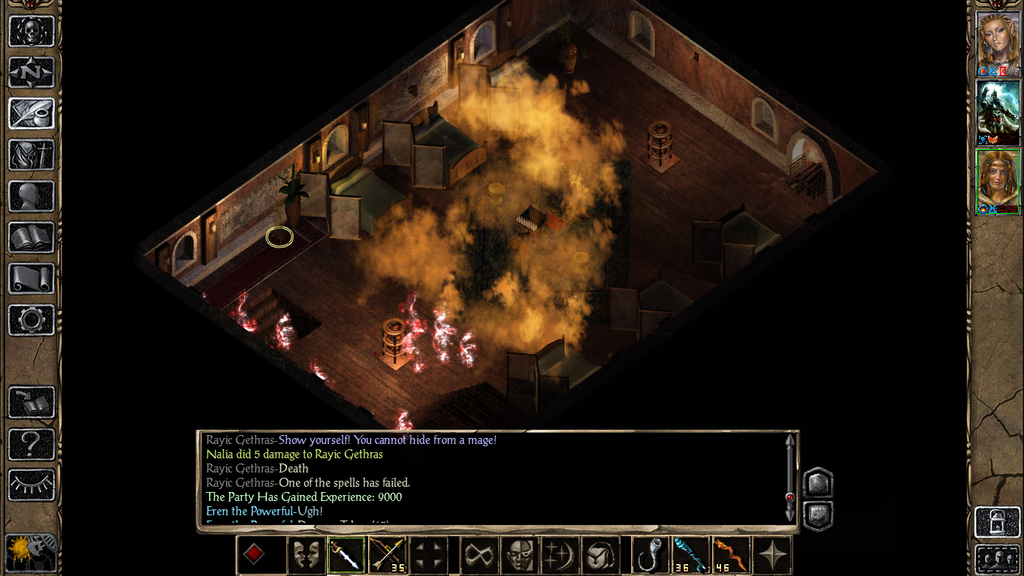Click the question mark help button
Viewport: 1024px width, 576px height.
click(31, 443)
